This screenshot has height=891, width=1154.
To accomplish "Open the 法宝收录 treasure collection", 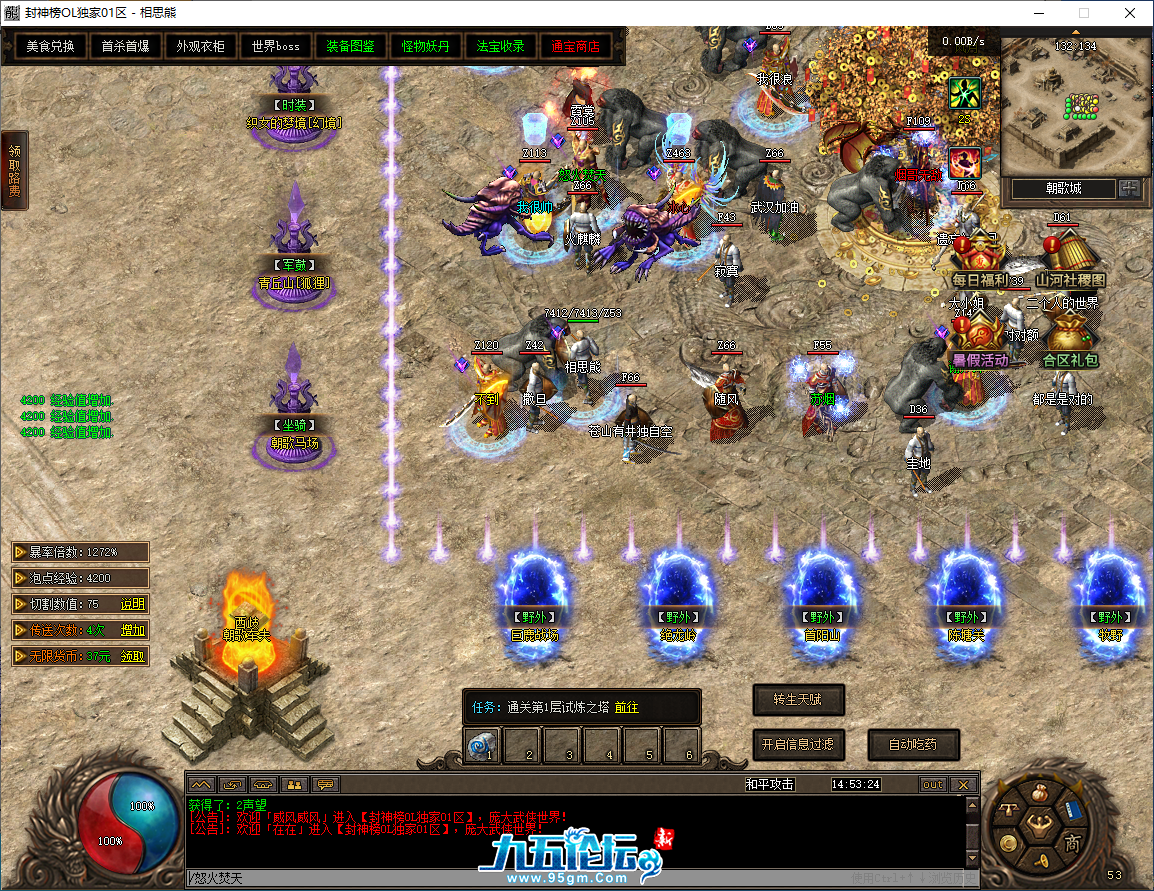I will pyautogui.click(x=501, y=46).
